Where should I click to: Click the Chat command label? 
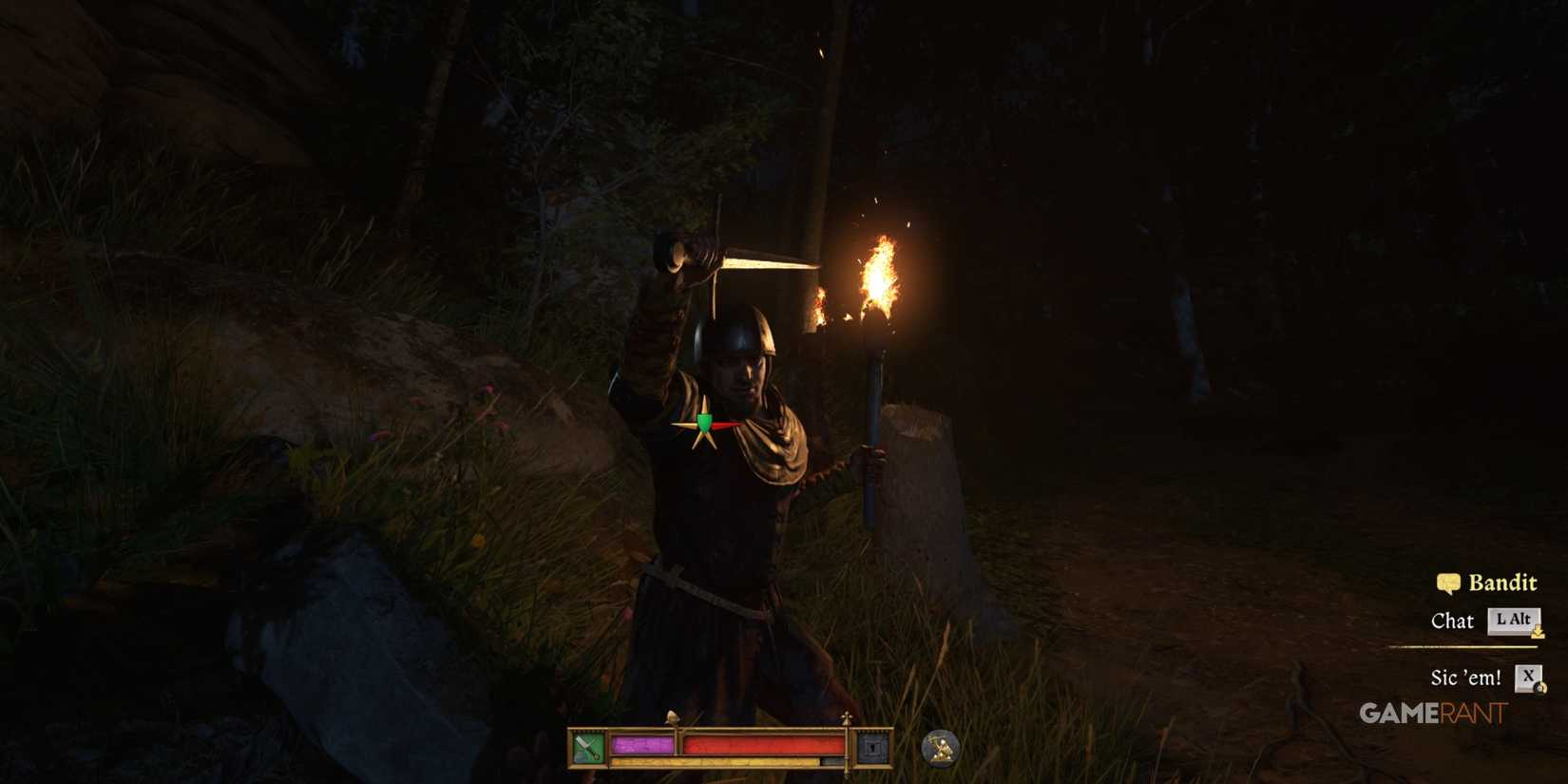click(x=1453, y=619)
